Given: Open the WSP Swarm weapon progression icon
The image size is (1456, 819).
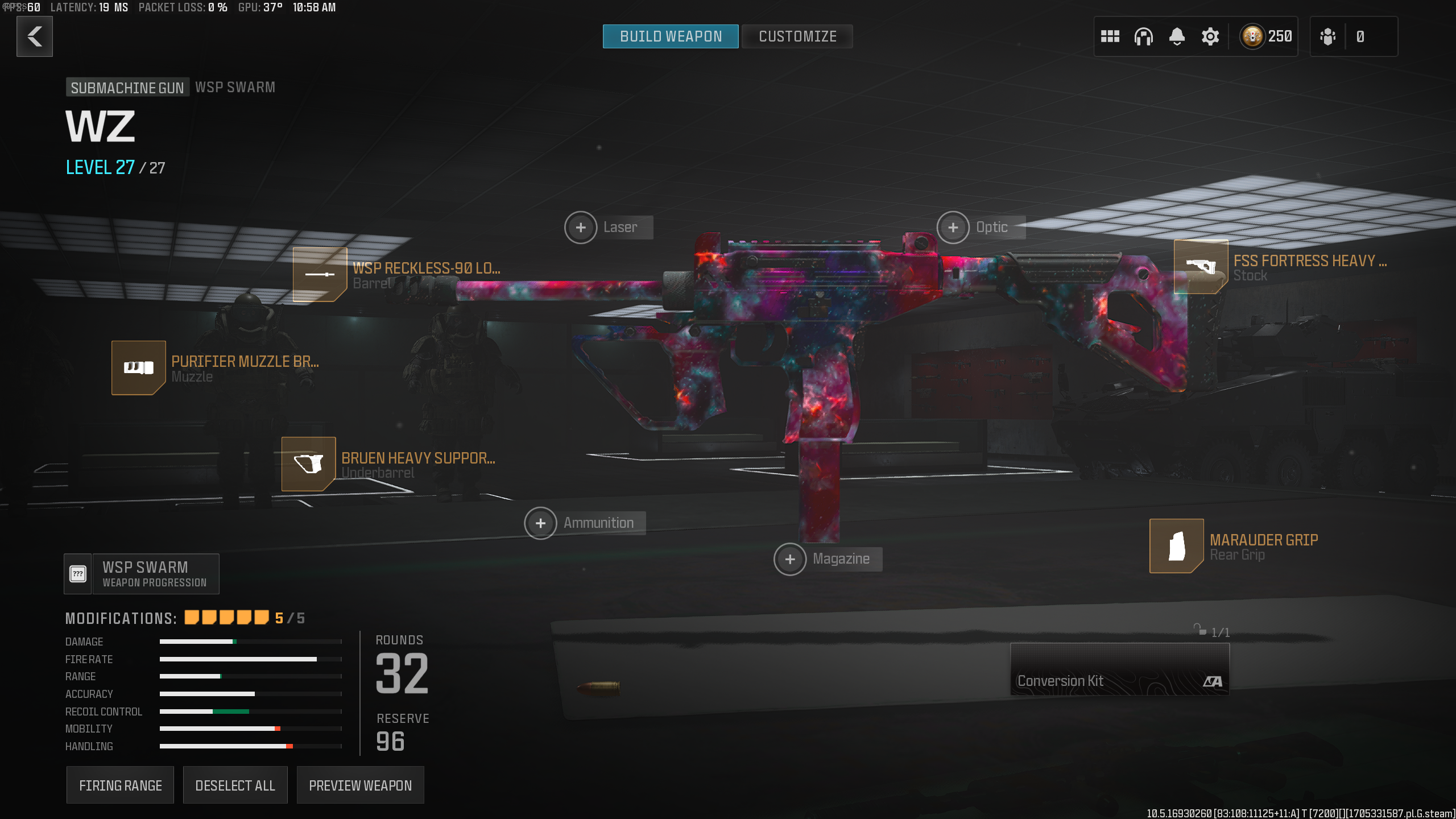Looking at the screenshot, I should point(77,573).
